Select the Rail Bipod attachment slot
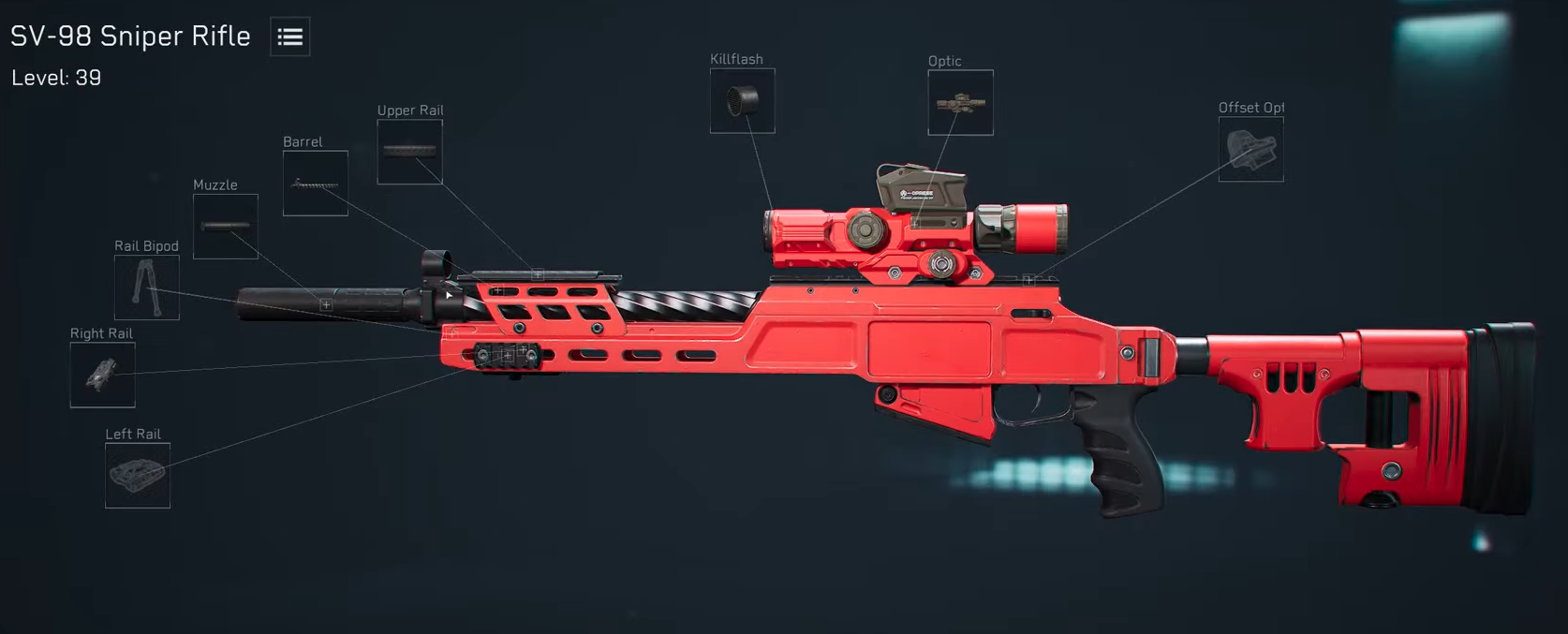 pyautogui.click(x=146, y=288)
